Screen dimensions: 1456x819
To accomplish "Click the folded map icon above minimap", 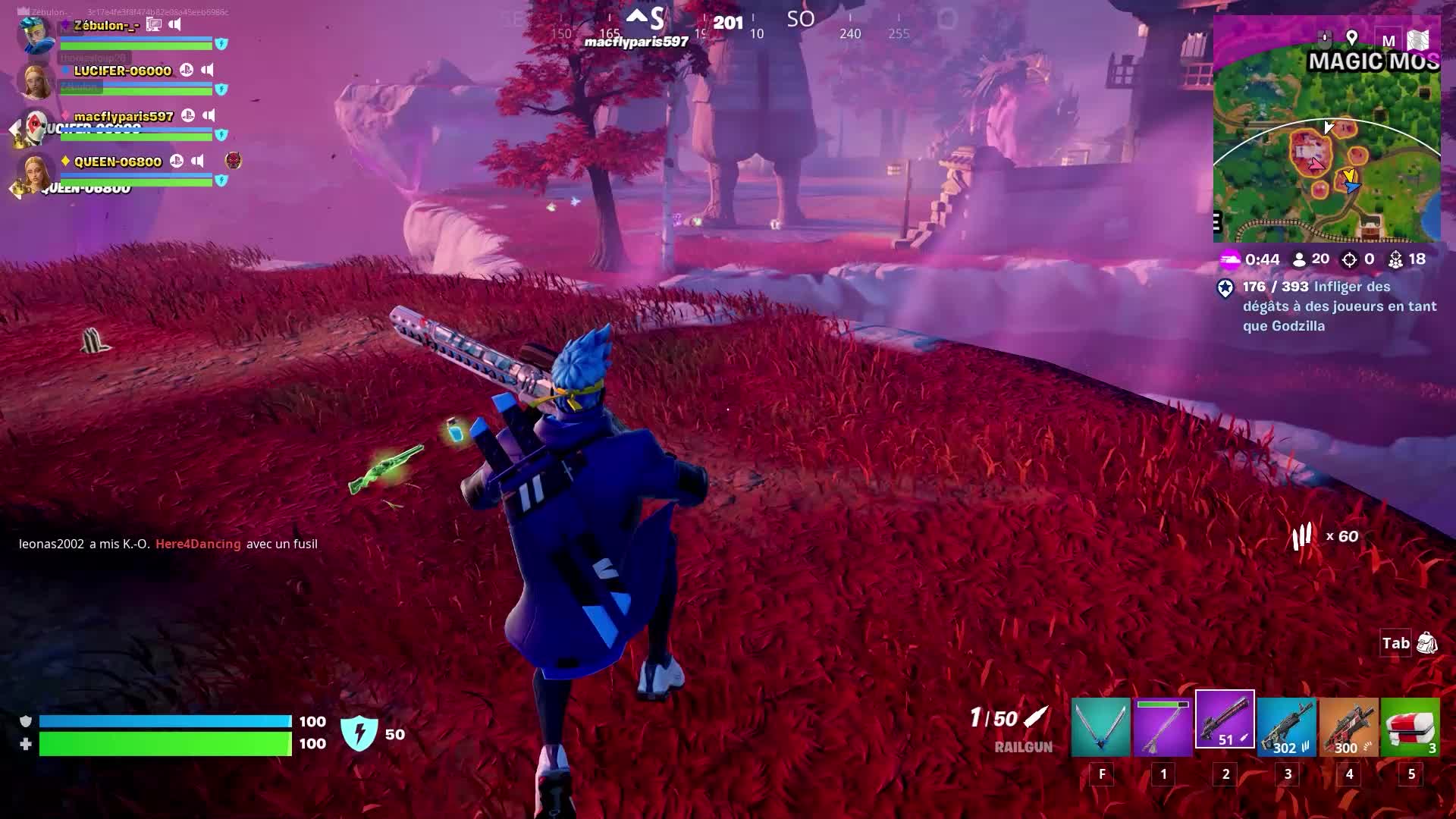I will pos(1418,40).
